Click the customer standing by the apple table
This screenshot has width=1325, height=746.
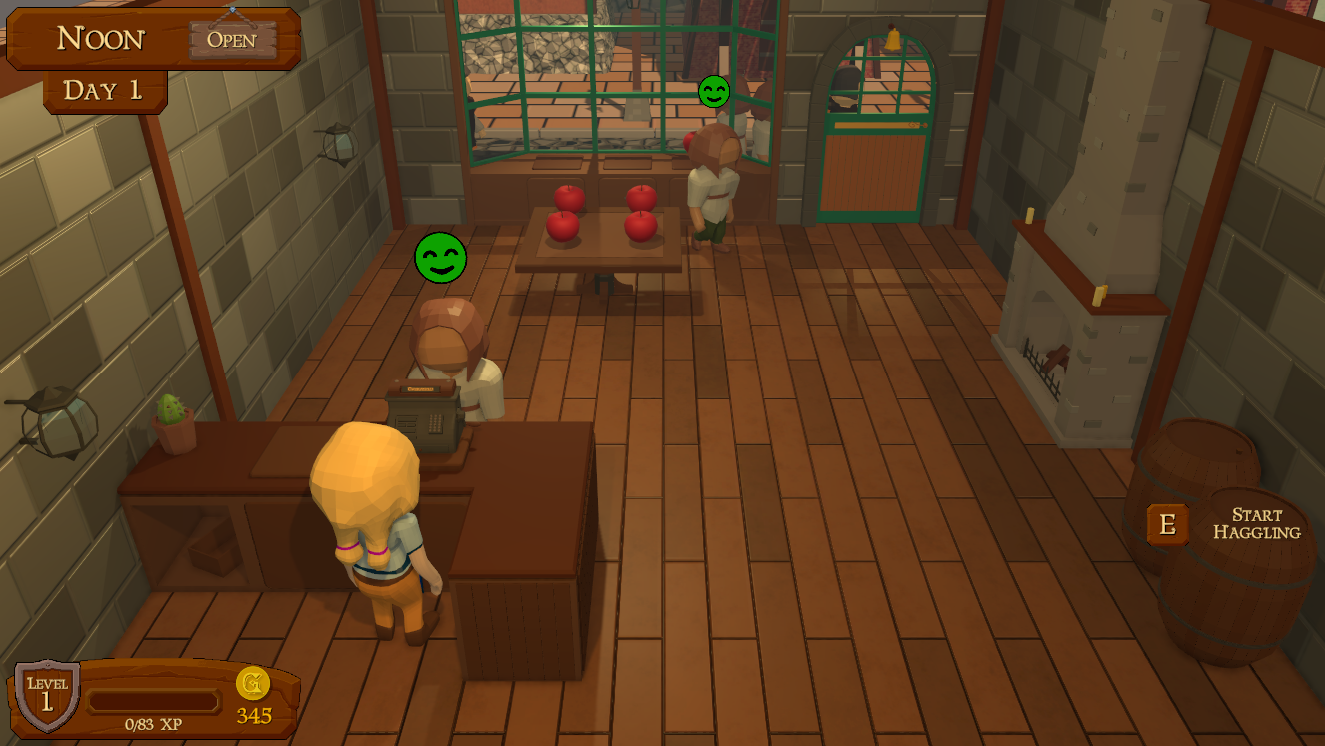point(712,190)
